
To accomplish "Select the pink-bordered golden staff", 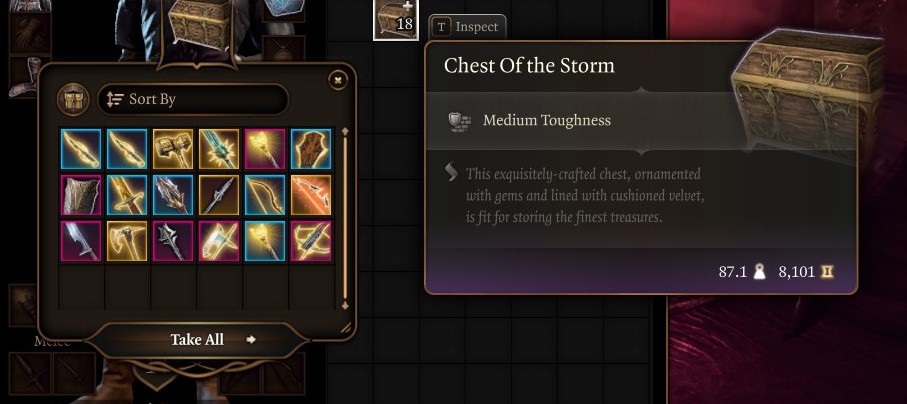I will pyautogui.click(x=264, y=149).
